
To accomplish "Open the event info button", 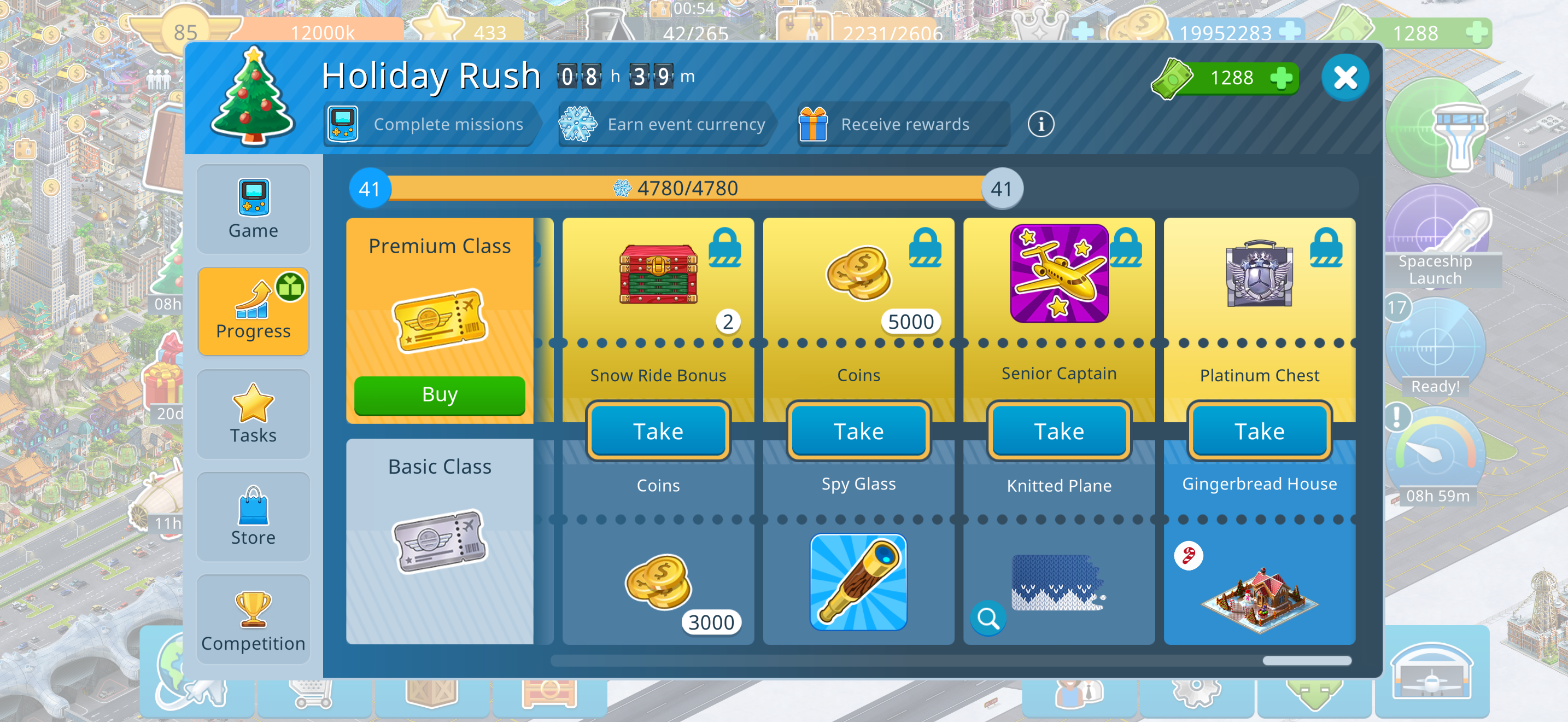I will [1040, 125].
